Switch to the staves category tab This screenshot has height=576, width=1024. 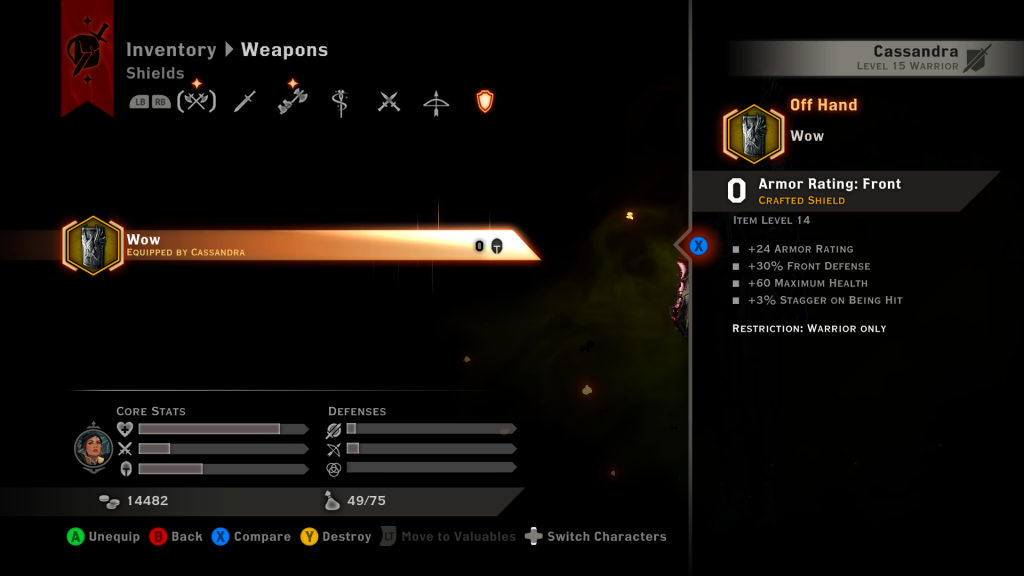(x=340, y=102)
